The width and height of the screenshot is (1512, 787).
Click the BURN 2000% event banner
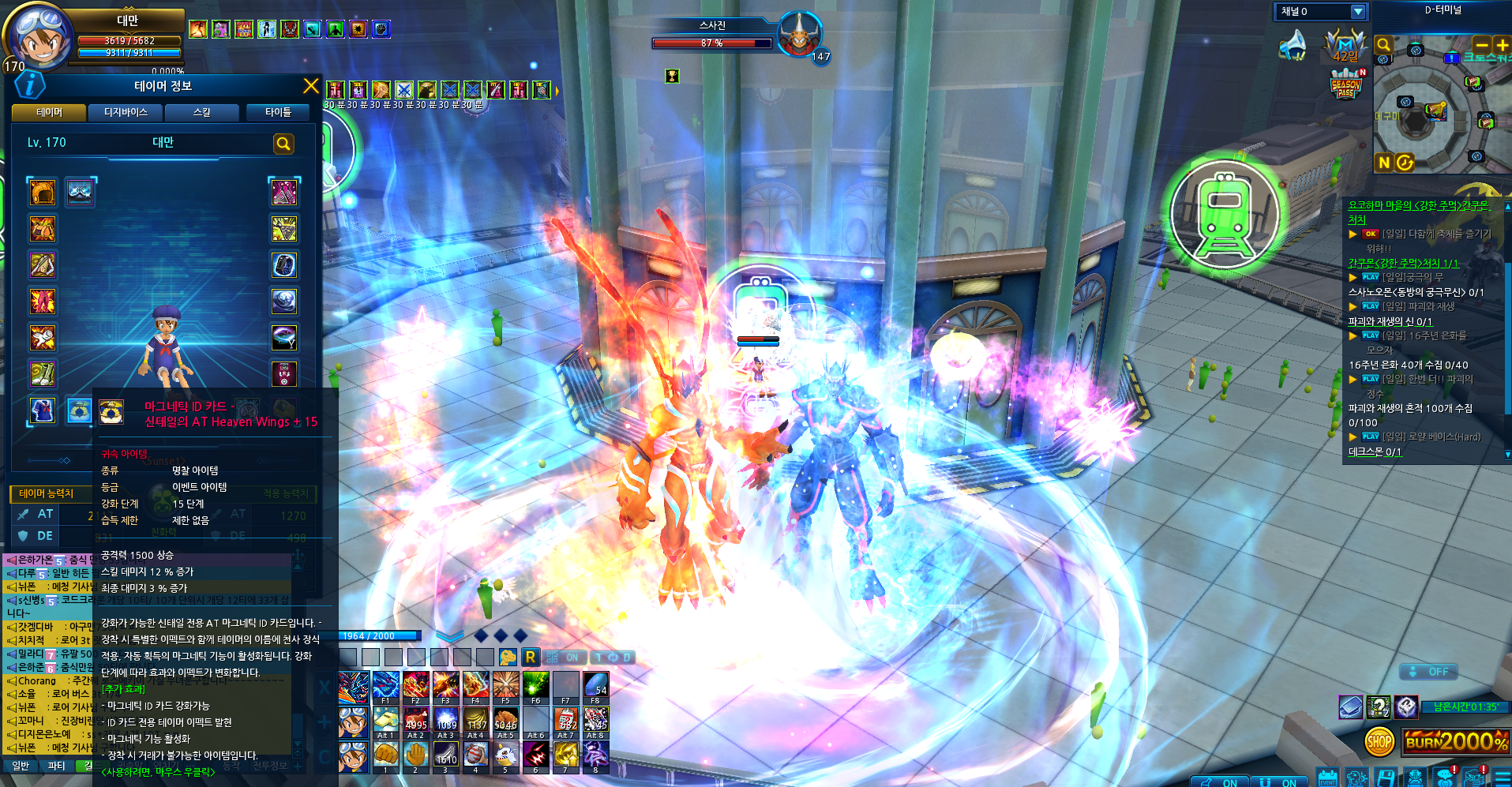coord(1457,741)
